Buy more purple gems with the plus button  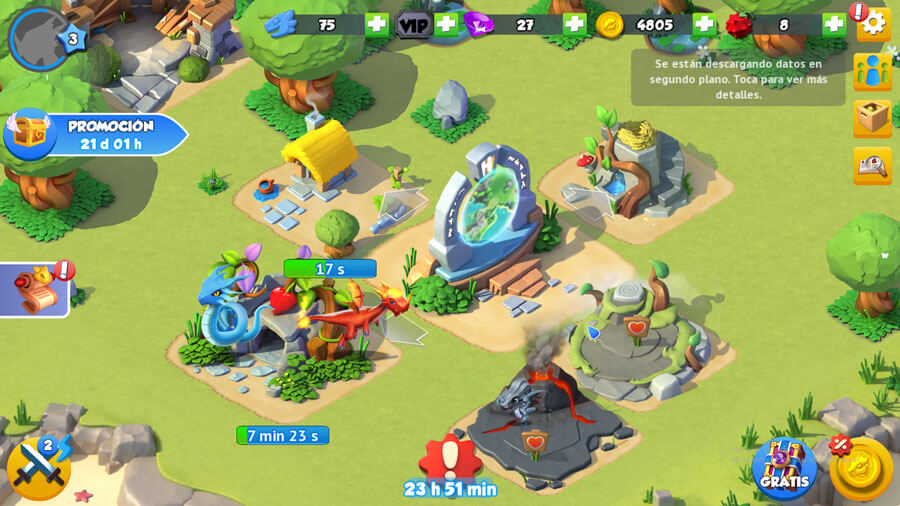pyautogui.click(x=574, y=25)
